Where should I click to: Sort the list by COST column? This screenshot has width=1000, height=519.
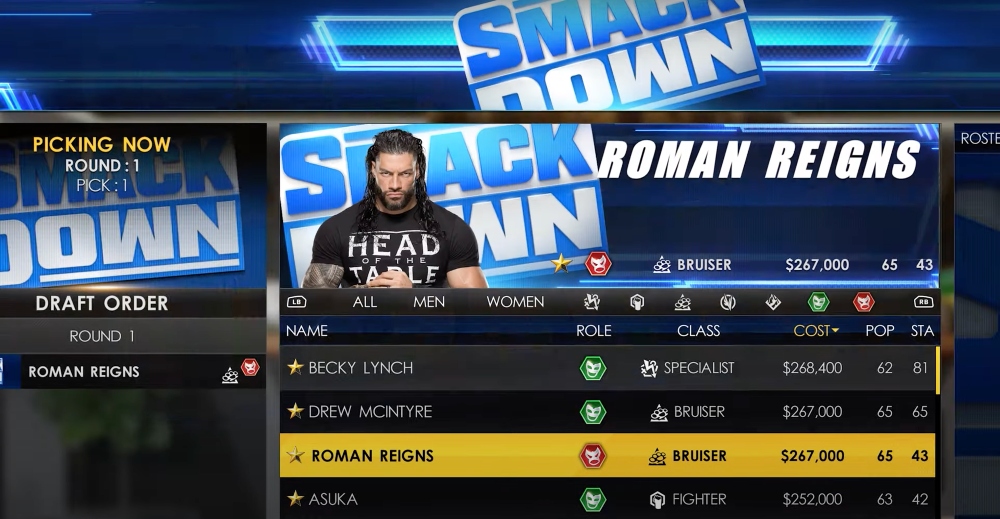pyautogui.click(x=815, y=330)
